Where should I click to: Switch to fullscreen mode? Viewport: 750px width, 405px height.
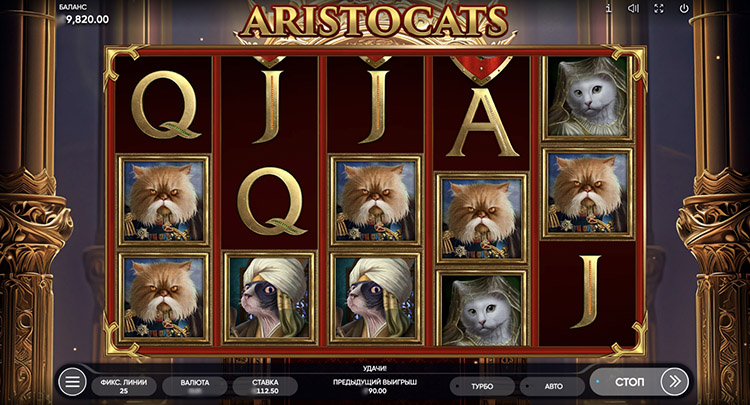(x=659, y=8)
